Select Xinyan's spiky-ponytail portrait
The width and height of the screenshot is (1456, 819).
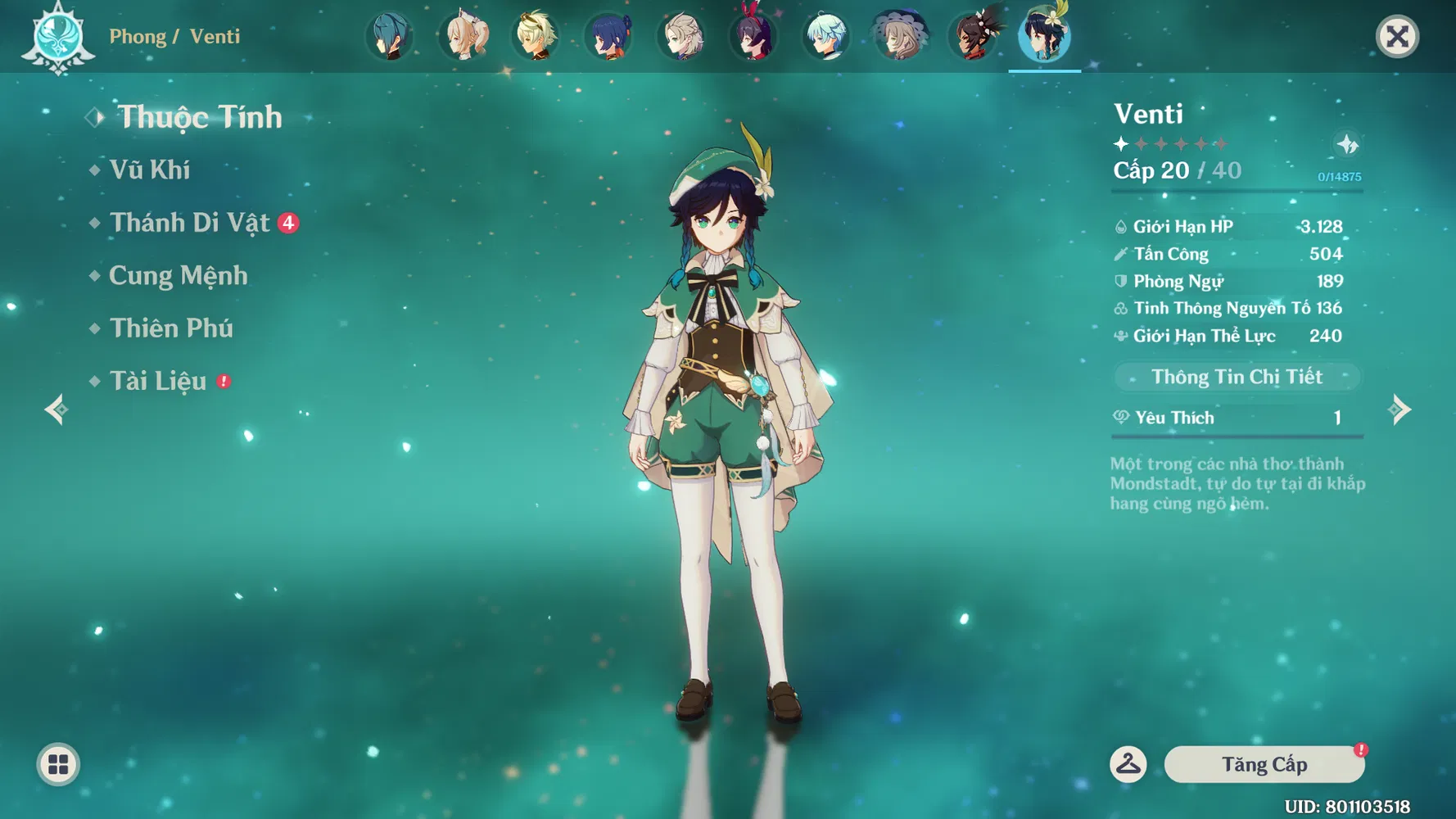[x=972, y=37]
